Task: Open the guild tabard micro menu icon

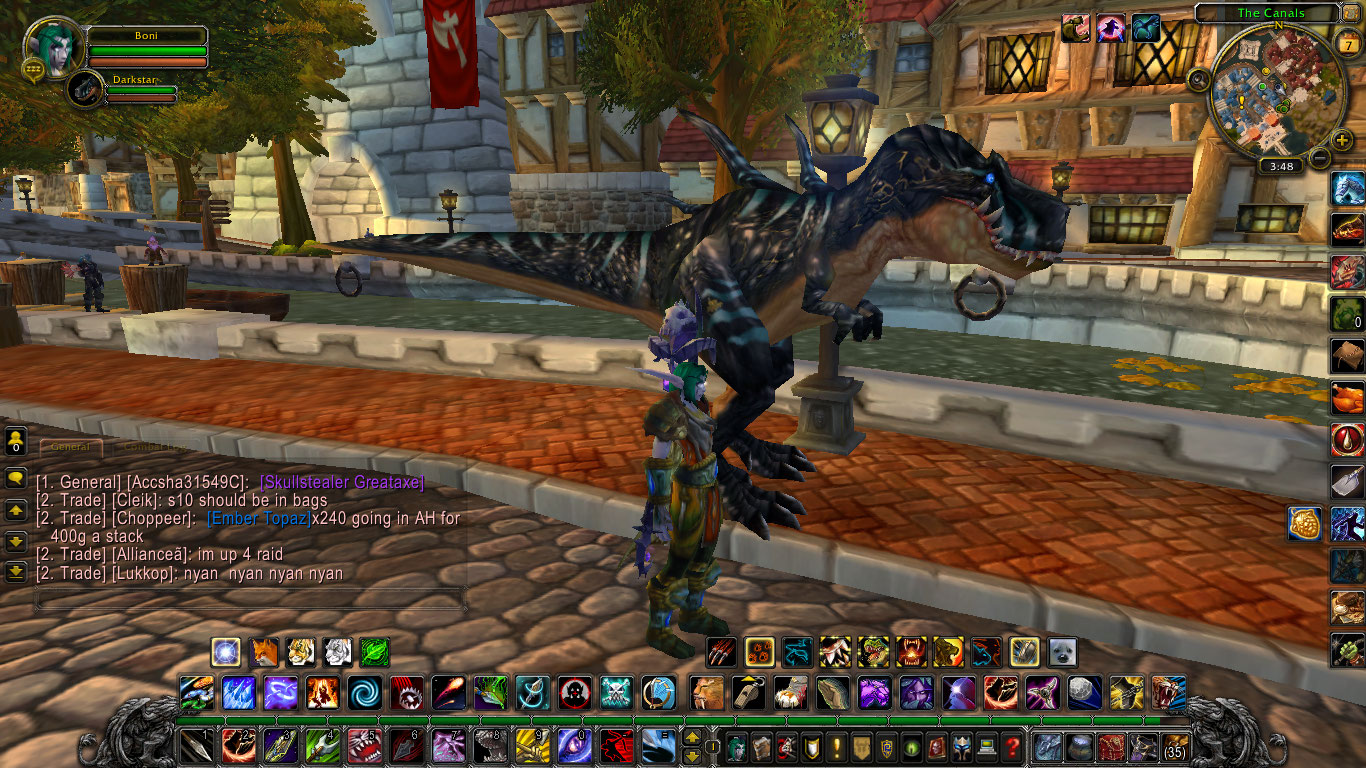Action: point(861,748)
